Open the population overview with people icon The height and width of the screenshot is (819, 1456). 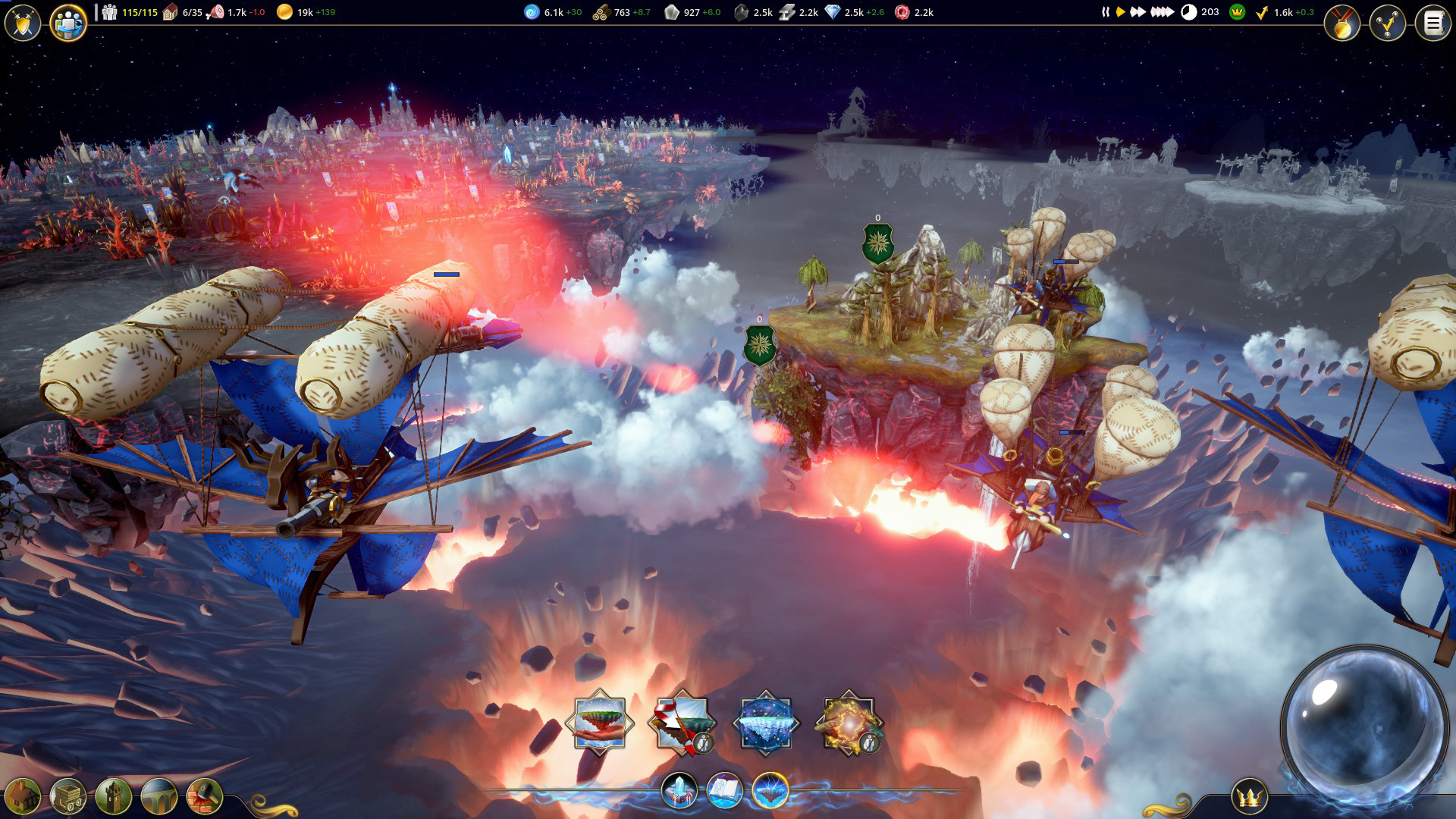click(68, 24)
